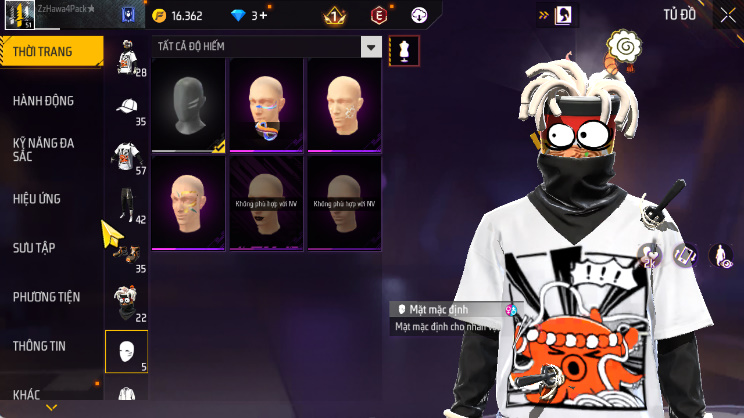744x418 pixels.
Task: Tap the hide-character eye icon
Action: click(x=720, y=256)
